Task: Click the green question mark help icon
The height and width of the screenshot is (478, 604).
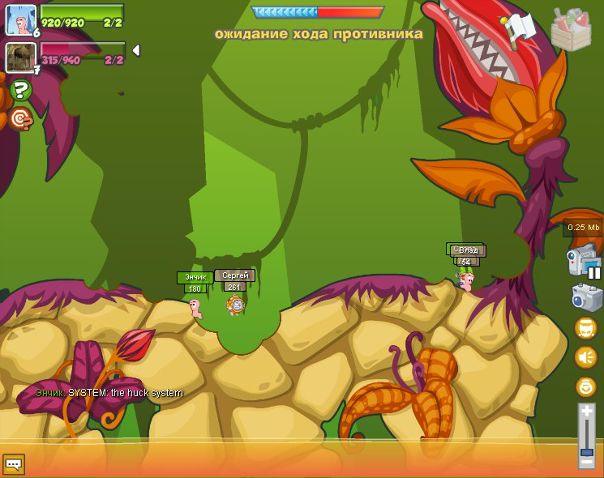Action: tap(21, 91)
